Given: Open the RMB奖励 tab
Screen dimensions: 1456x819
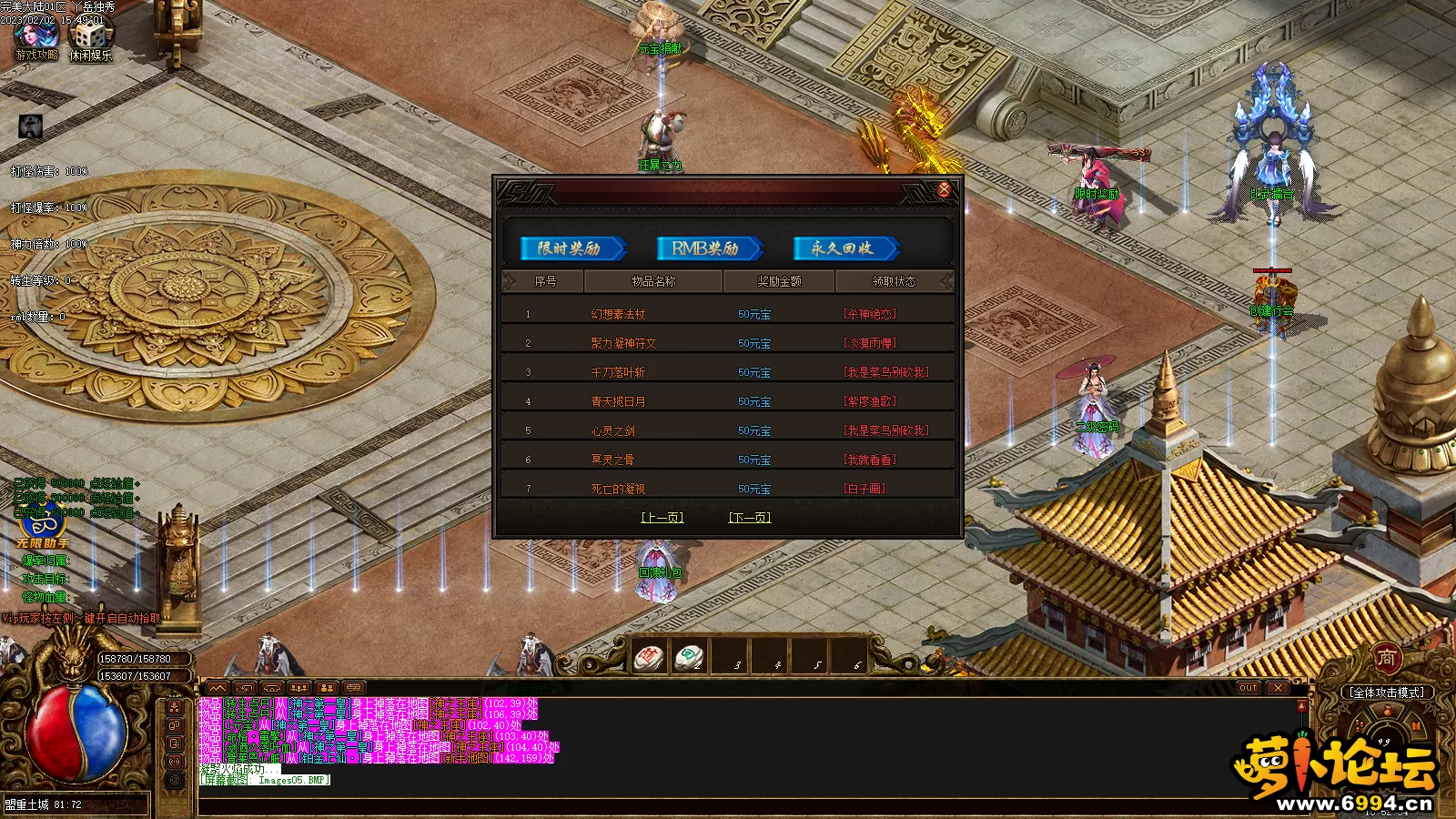Looking at the screenshot, I should (708, 248).
